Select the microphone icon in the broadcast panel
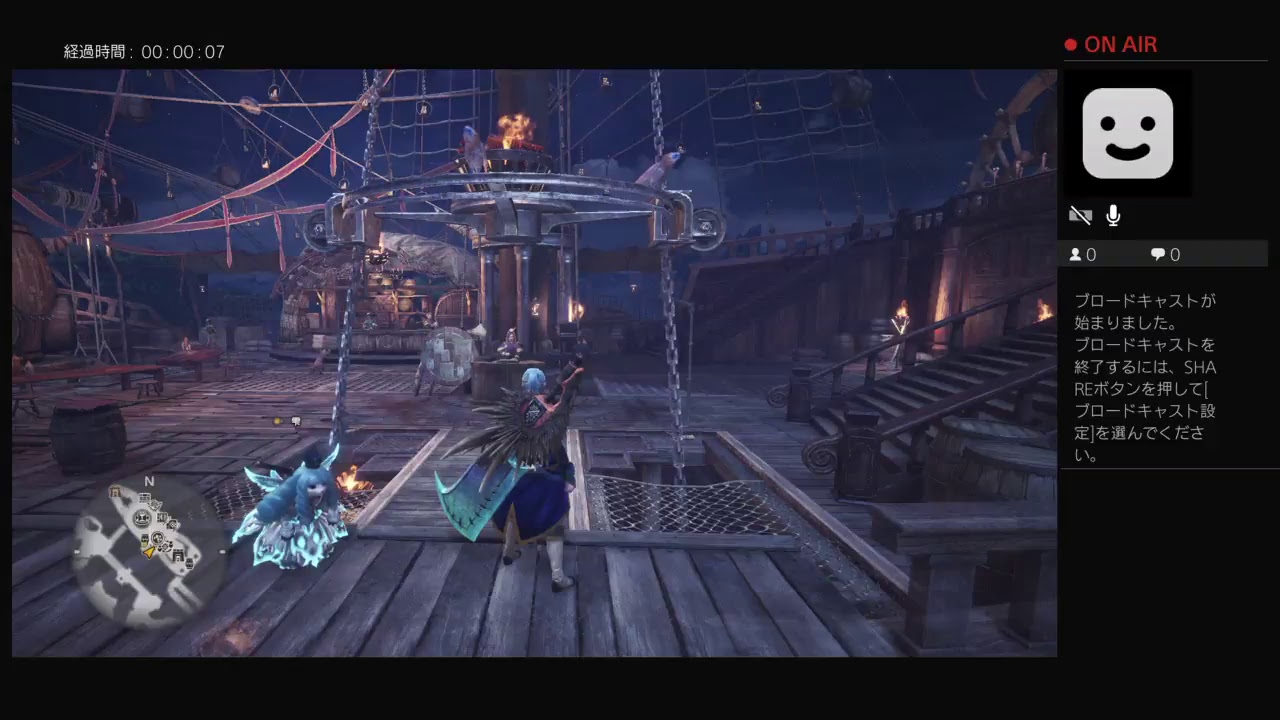Screen dimensions: 1280x720 coord(1112,215)
